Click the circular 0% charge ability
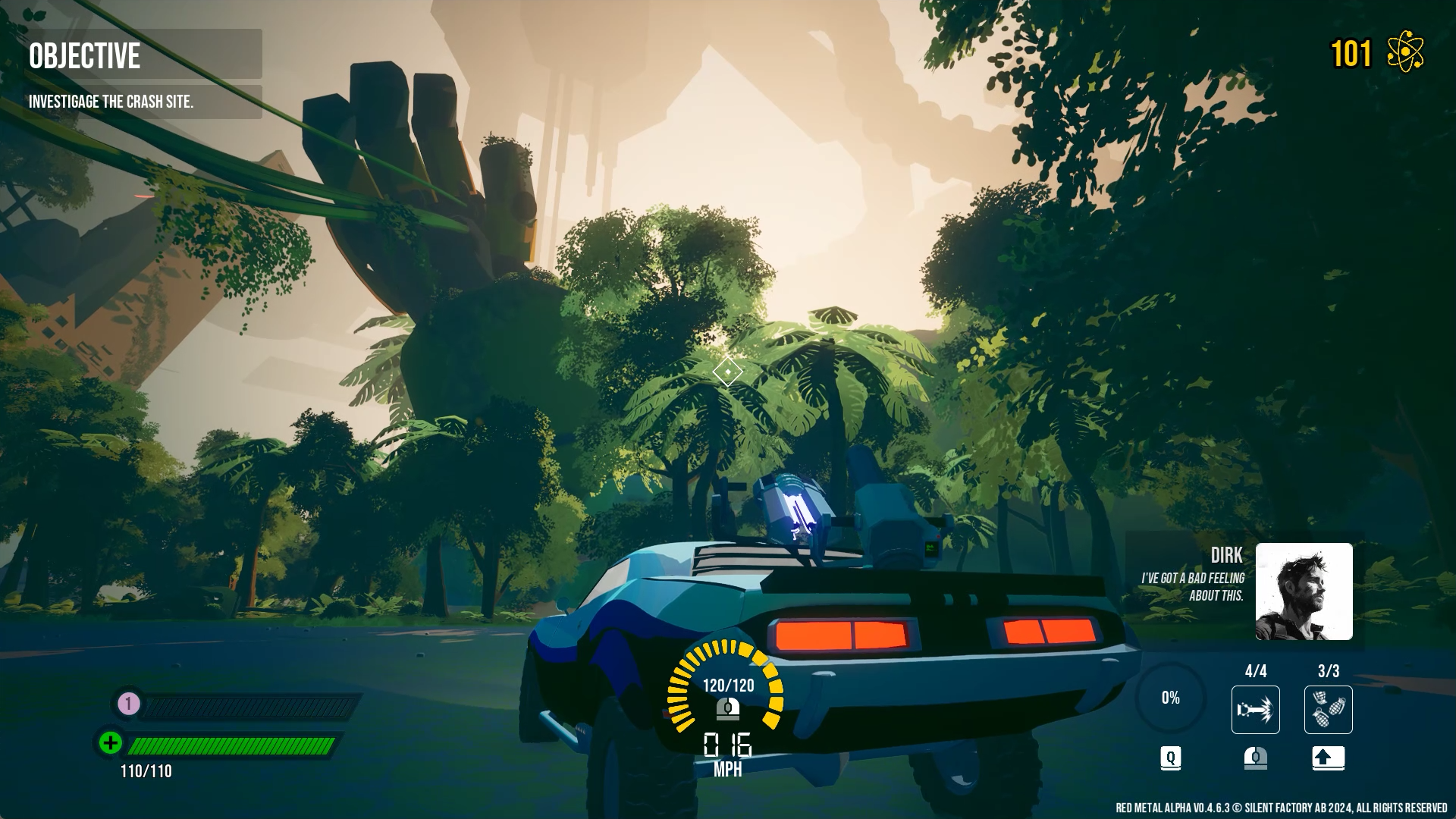1456x819 pixels. coord(1170,698)
